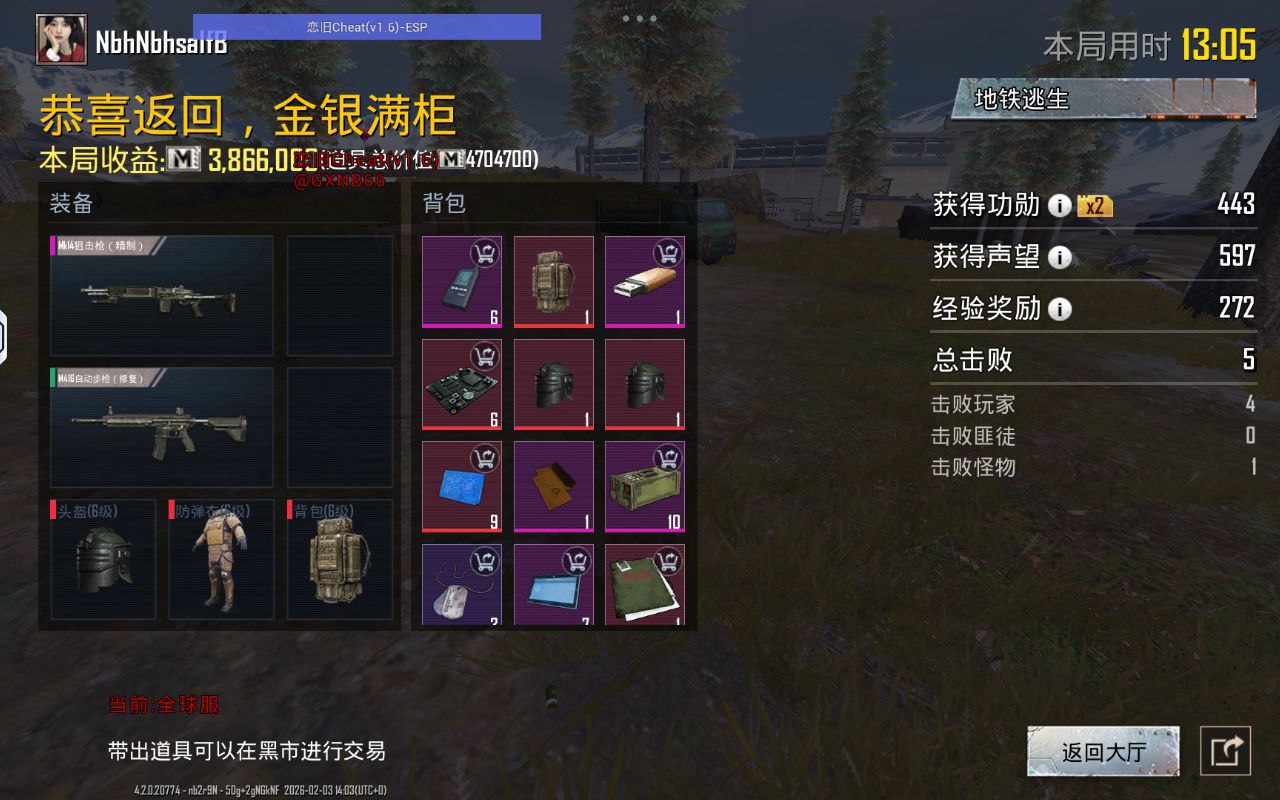
Task: Sell the USB drive using its cart icon
Action: click(x=670, y=250)
